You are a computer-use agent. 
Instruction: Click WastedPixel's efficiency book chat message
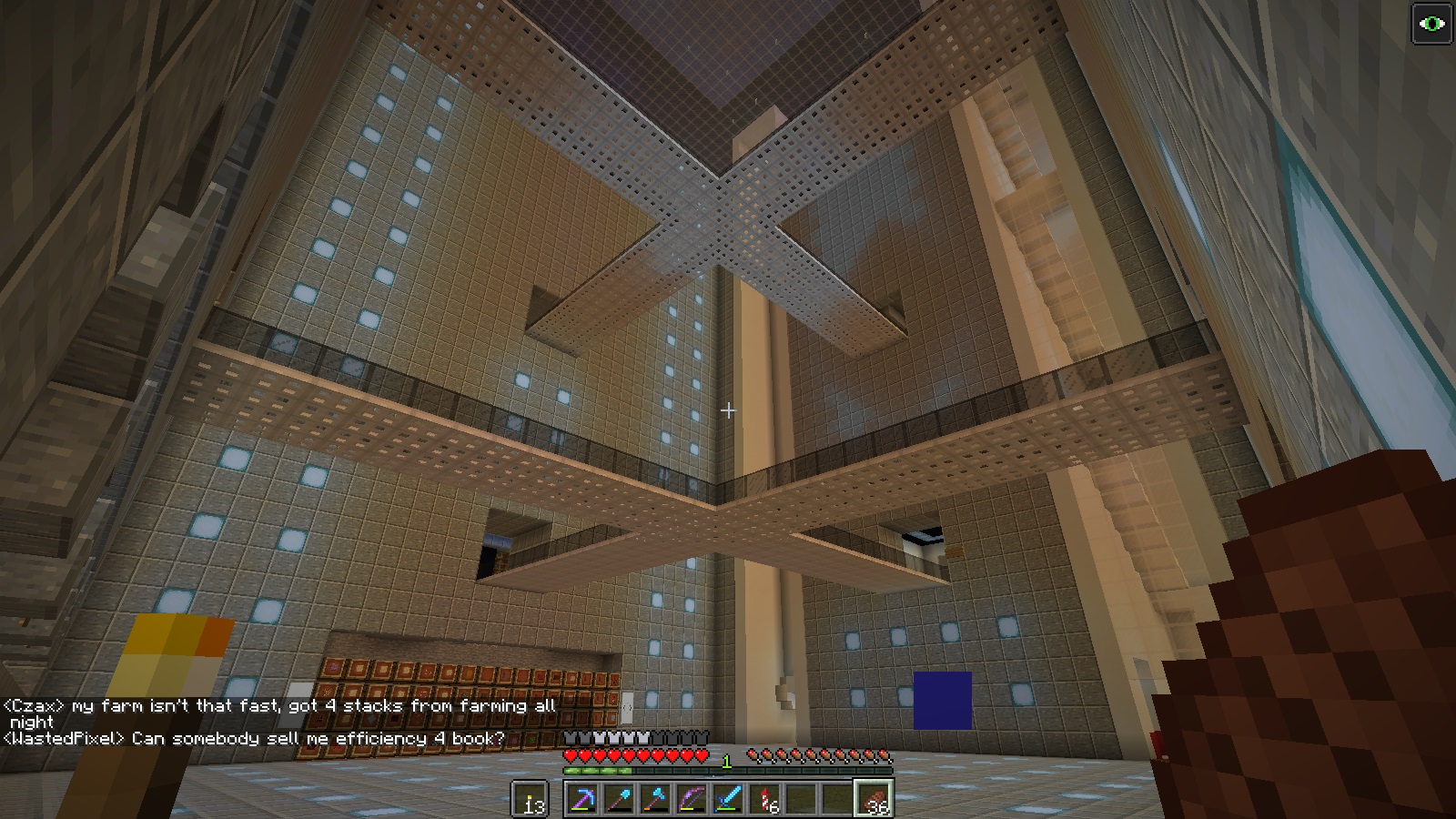click(x=254, y=738)
